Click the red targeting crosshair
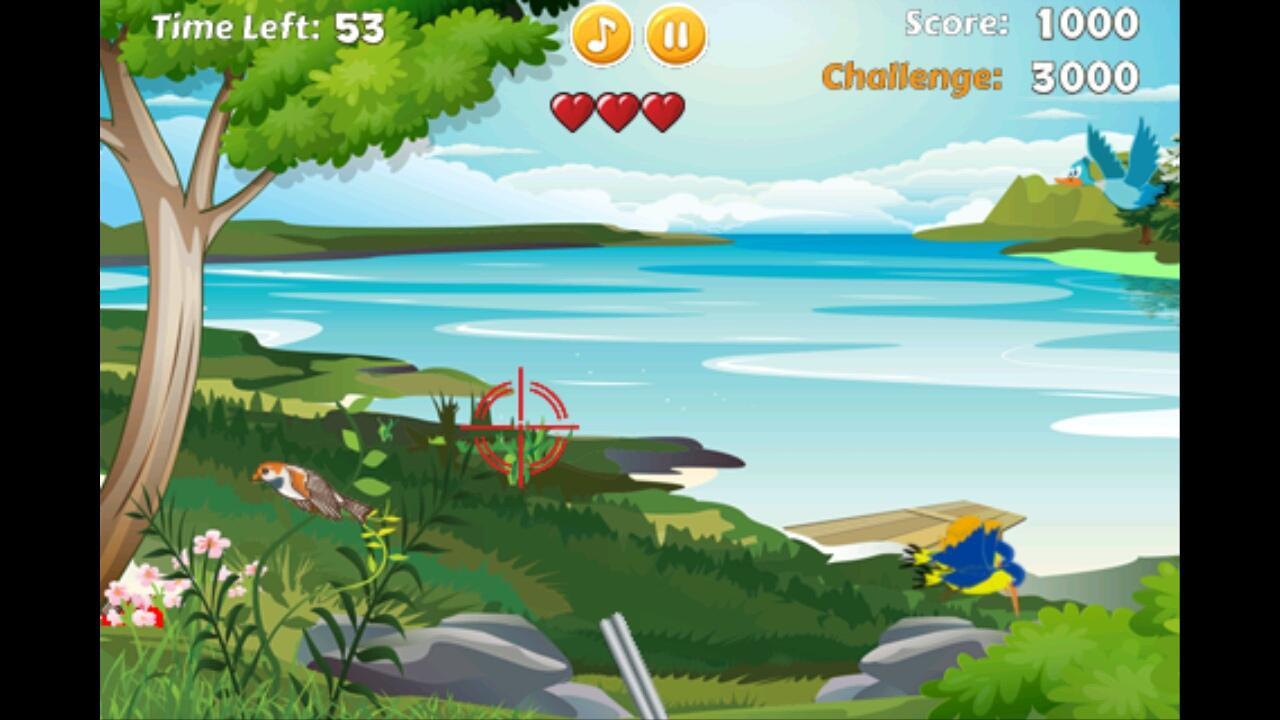The width and height of the screenshot is (1280, 720). (520, 428)
